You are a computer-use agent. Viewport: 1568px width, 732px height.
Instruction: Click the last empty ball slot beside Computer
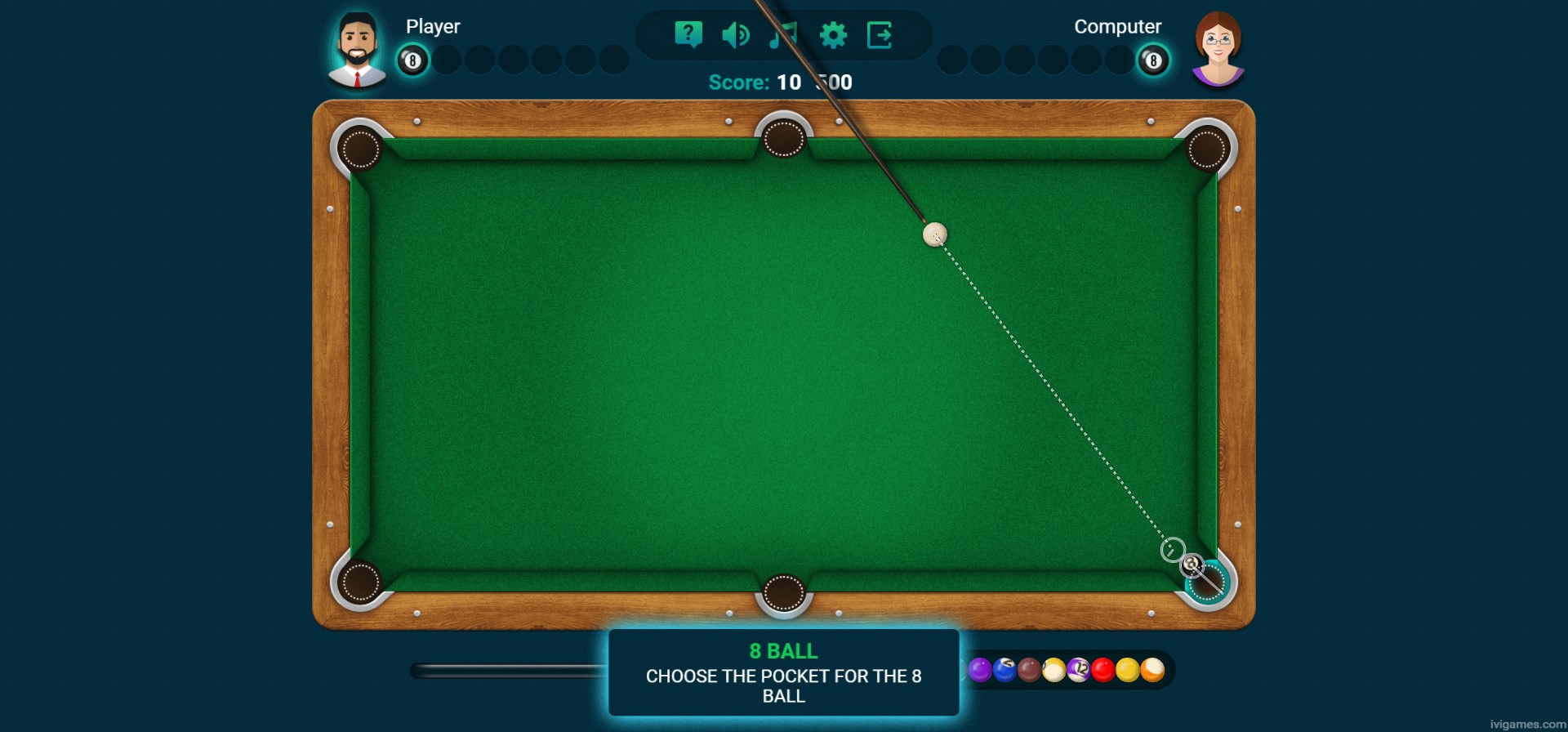(1120, 60)
